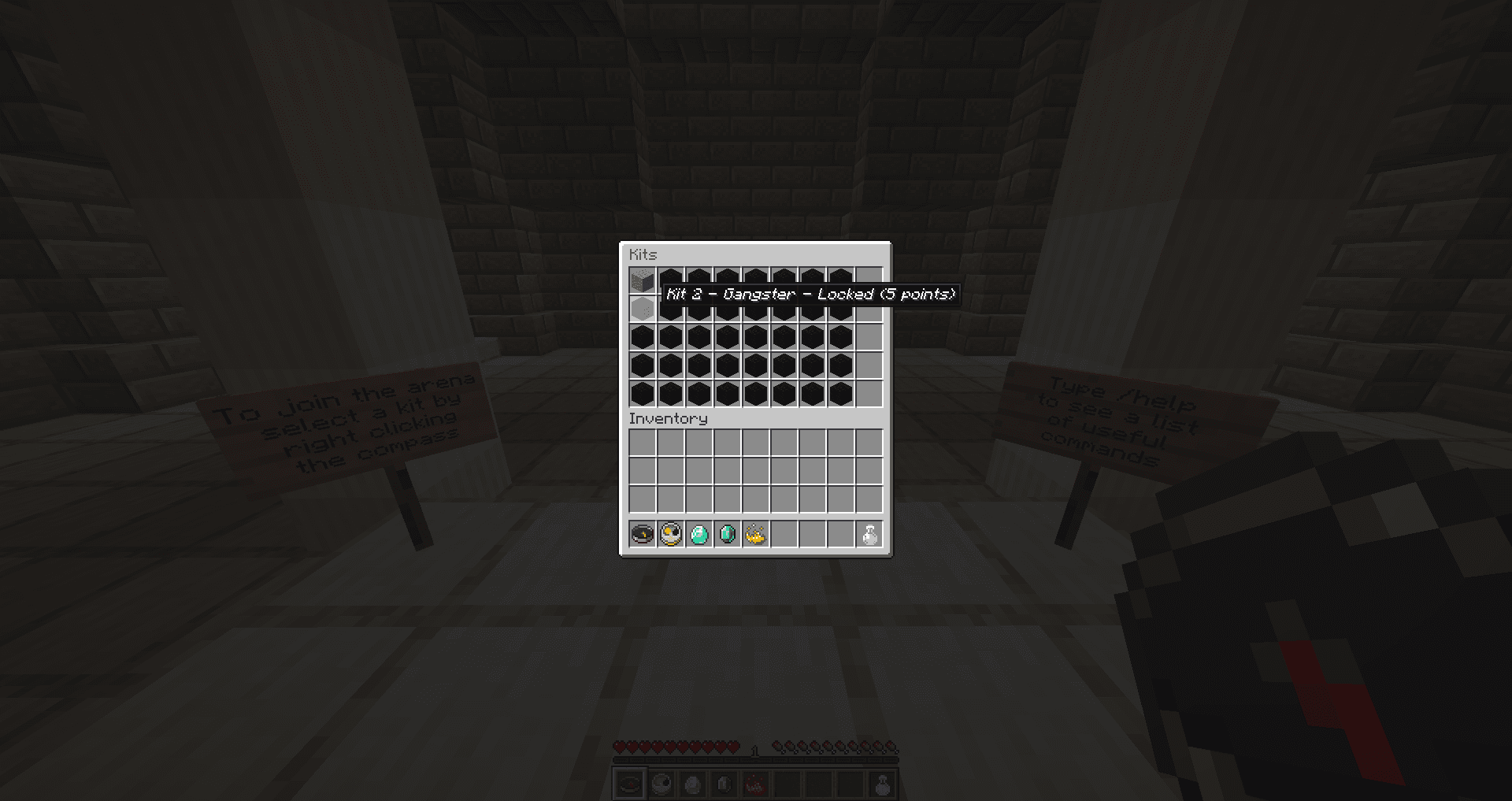Click the redstone dust in the hotbar

point(757,783)
